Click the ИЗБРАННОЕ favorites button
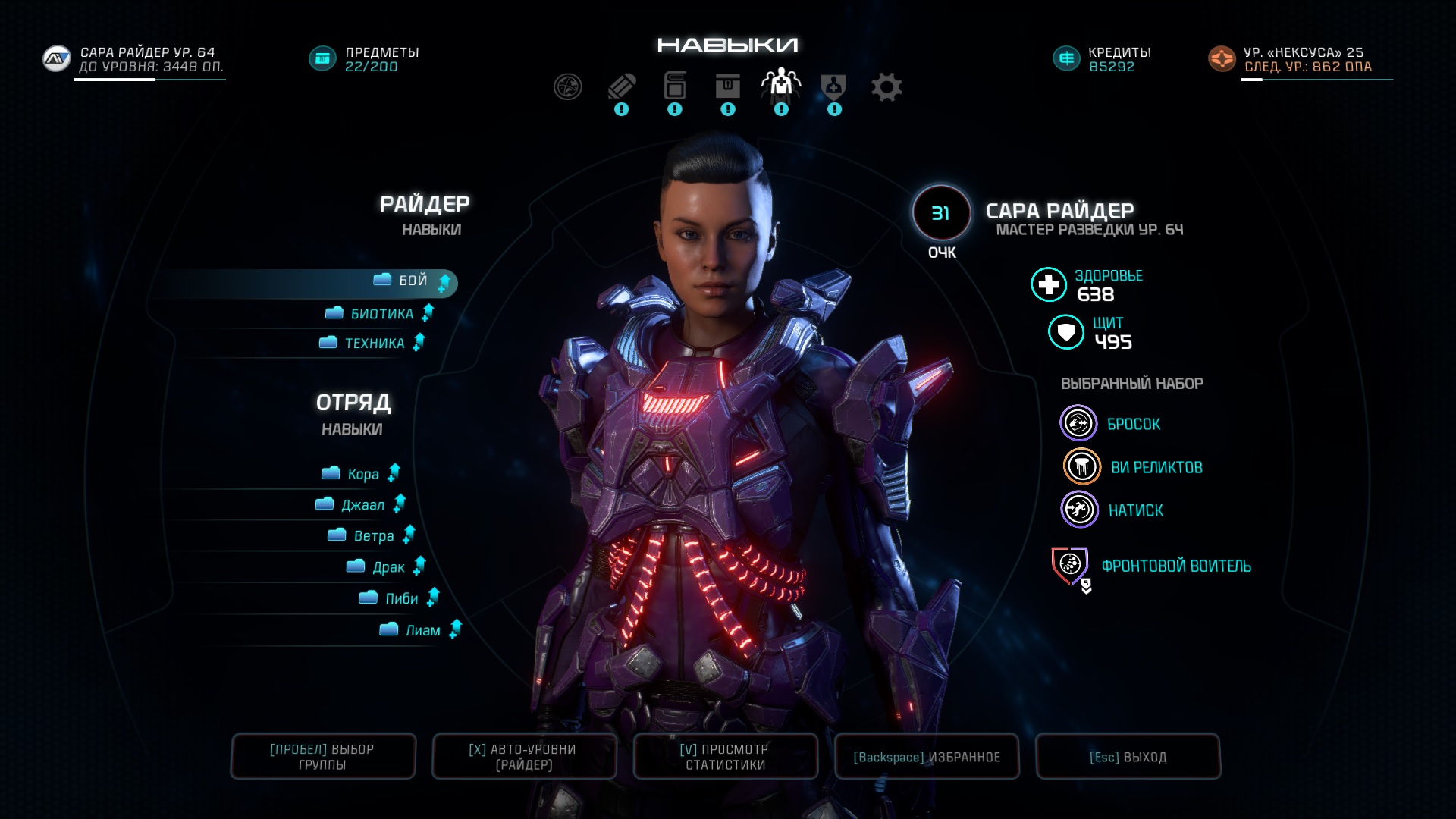The image size is (1456, 819). pos(927,757)
